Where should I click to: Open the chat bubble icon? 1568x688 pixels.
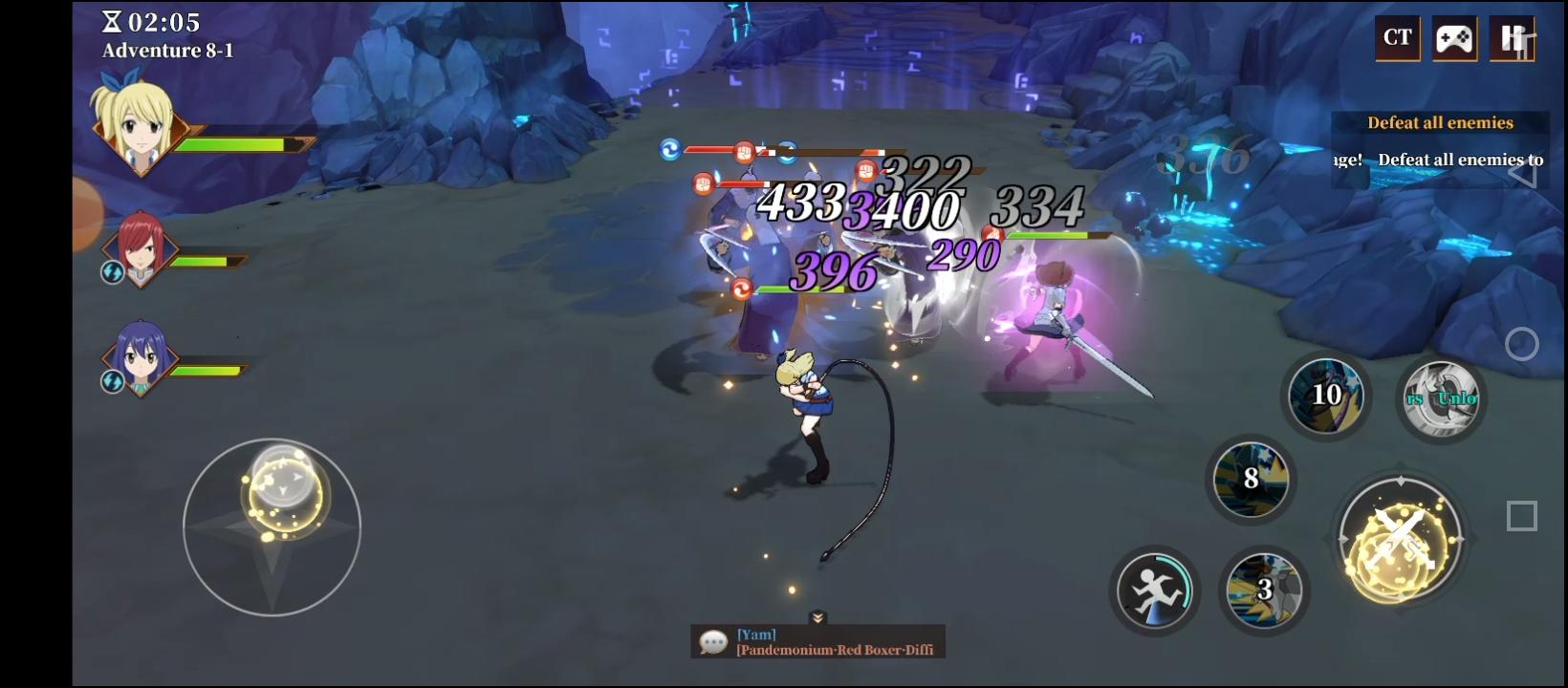pos(711,640)
